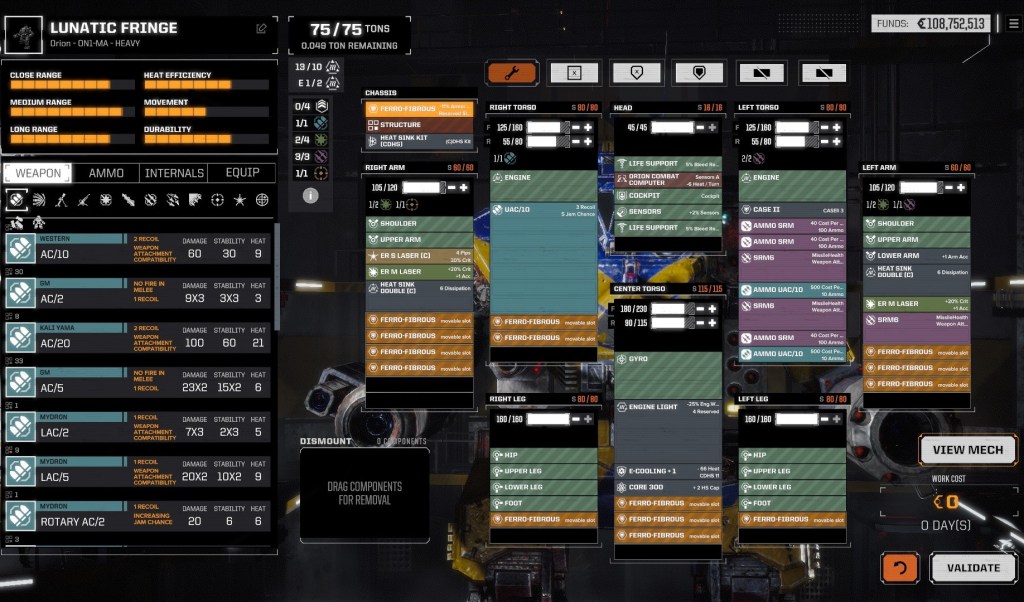Image resolution: width=1024 pixels, height=602 pixels.
Task: Pick the Rotary AC/2 weapon row
Action: [x=140, y=515]
